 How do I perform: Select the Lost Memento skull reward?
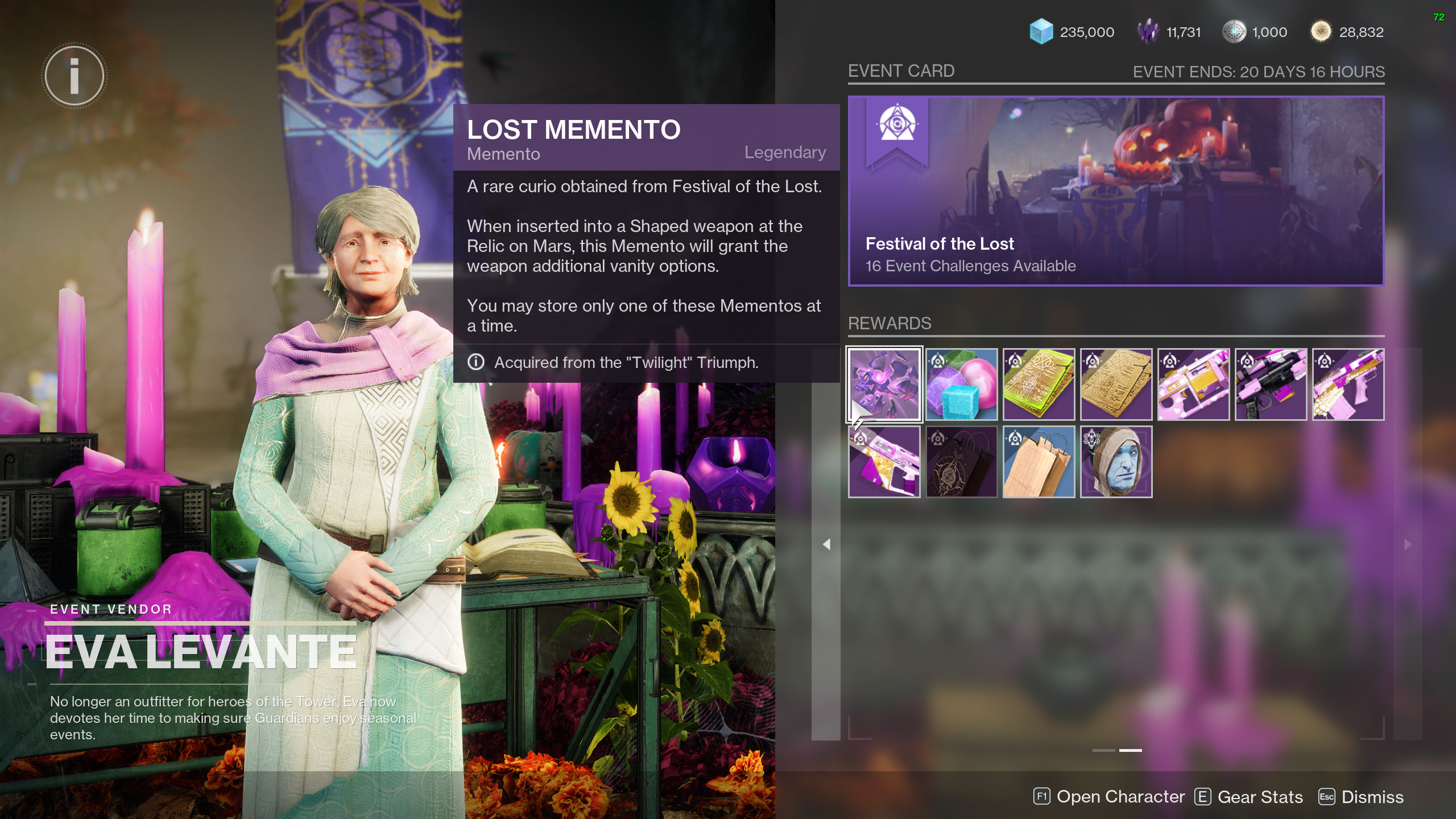884,384
